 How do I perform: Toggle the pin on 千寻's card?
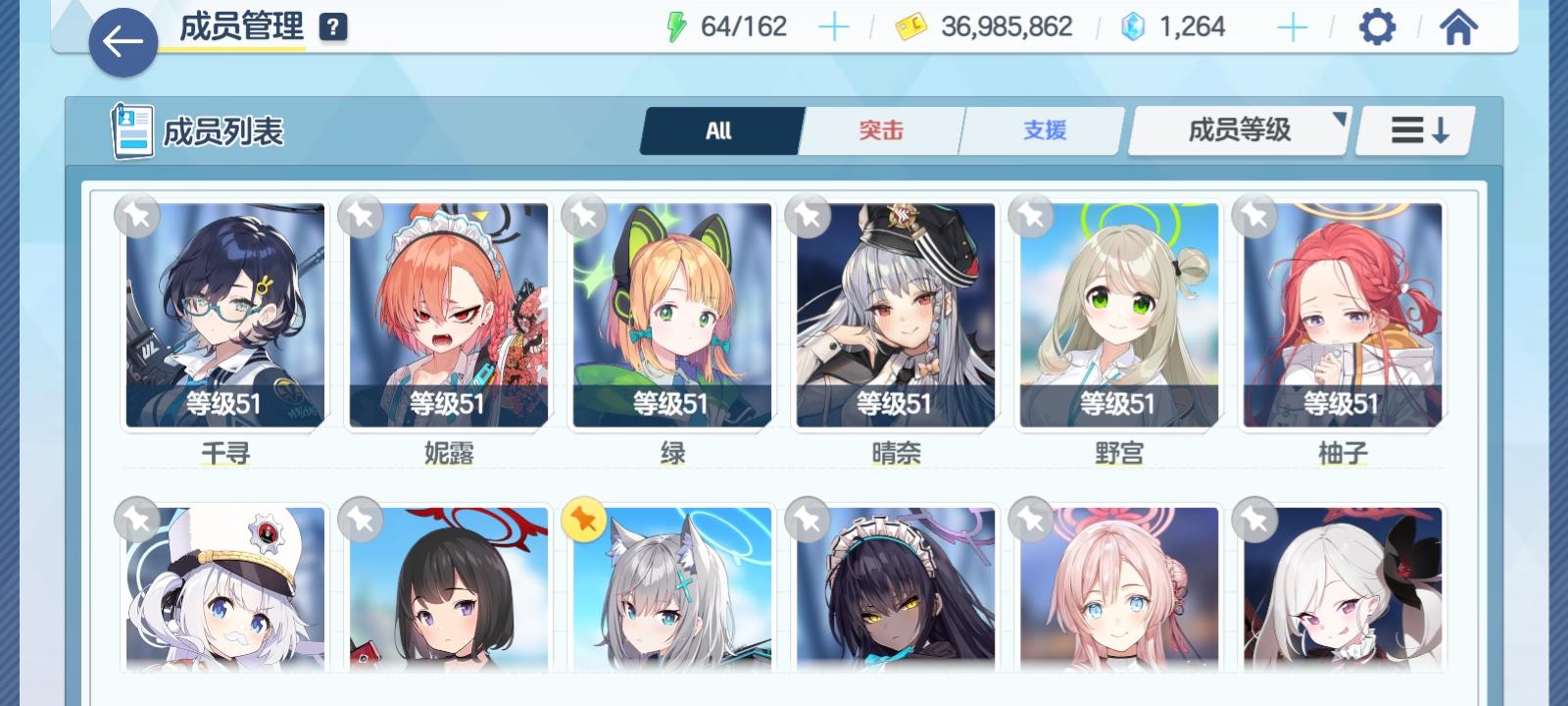(137, 218)
